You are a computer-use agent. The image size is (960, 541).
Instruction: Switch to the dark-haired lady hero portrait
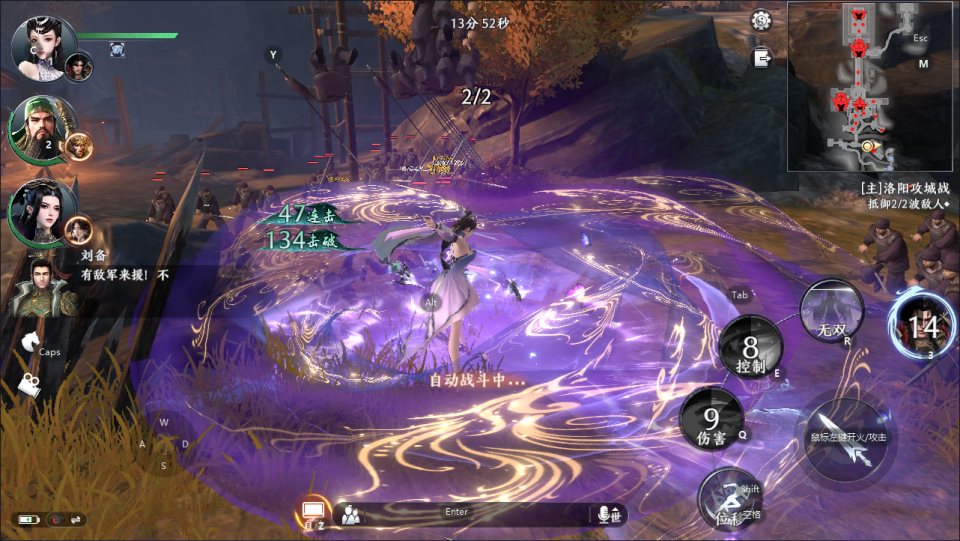click(40, 210)
